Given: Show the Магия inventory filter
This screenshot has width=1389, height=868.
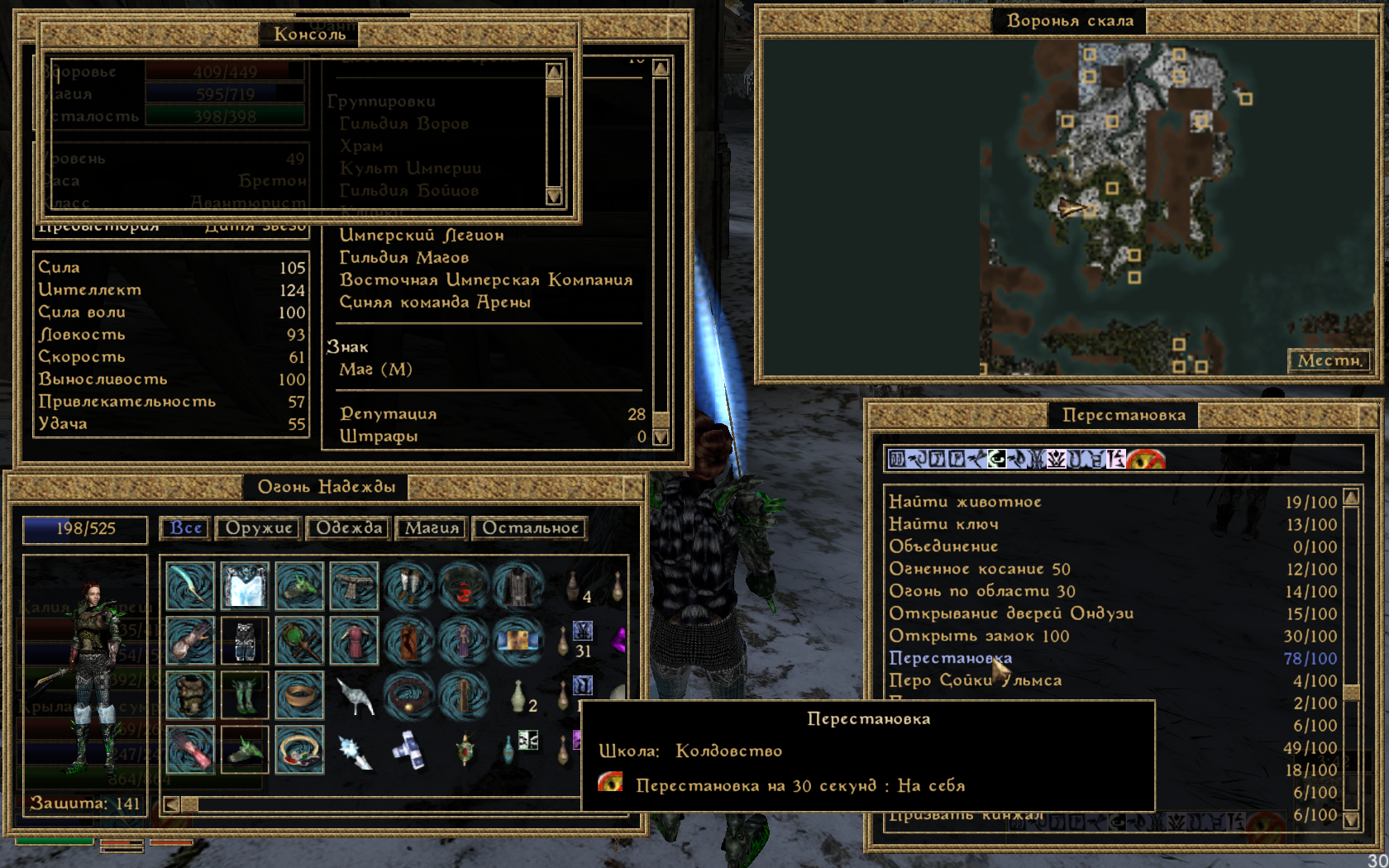Looking at the screenshot, I should point(432,528).
